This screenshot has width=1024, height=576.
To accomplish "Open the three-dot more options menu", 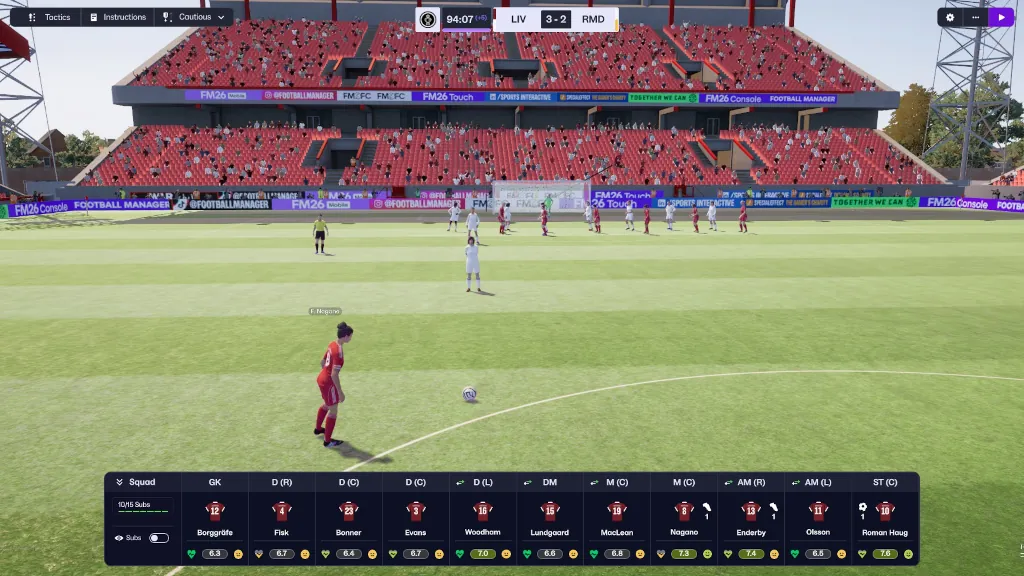I will coord(975,17).
